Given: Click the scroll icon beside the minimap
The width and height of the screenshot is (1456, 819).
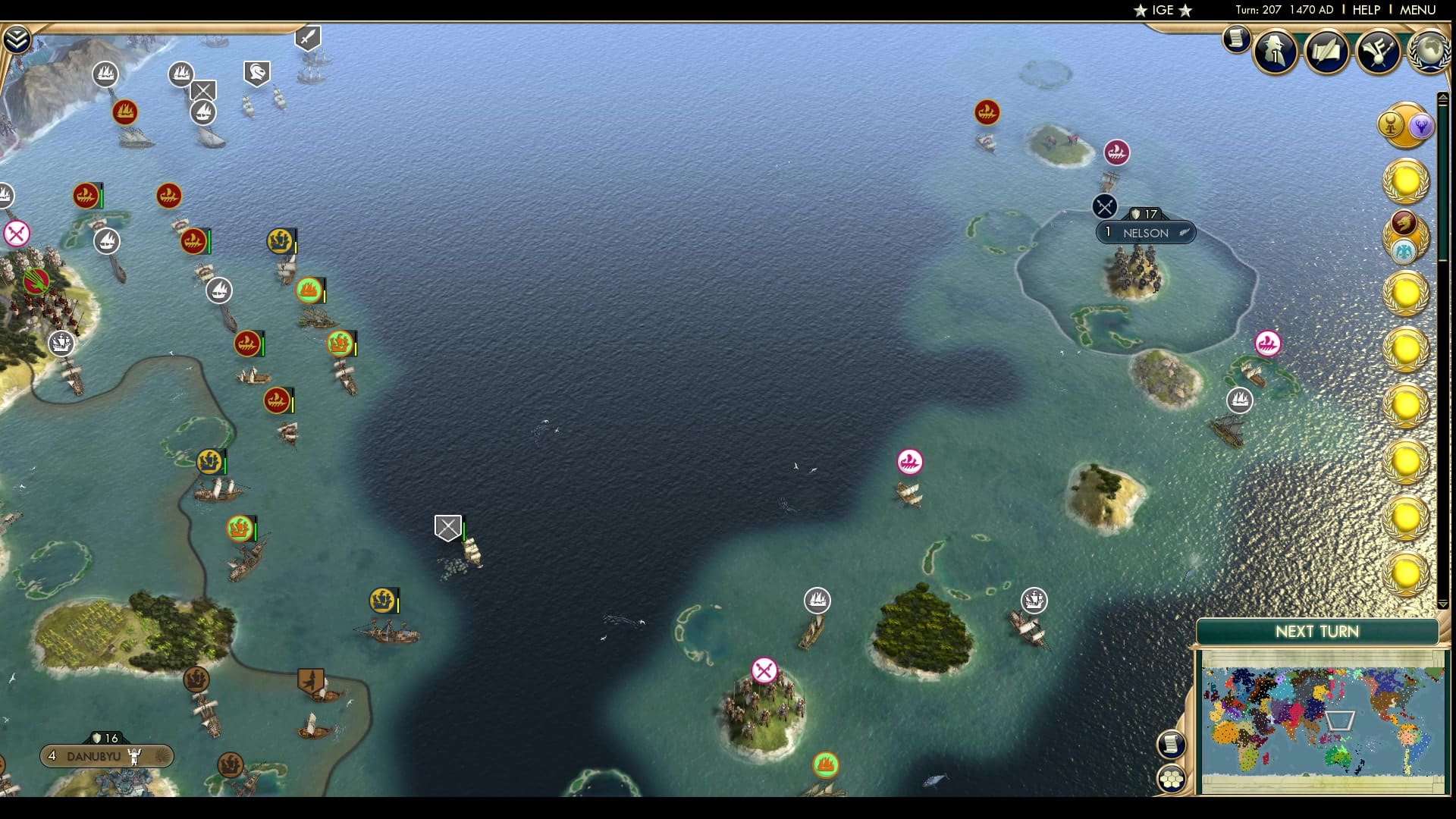Looking at the screenshot, I should tap(1172, 745).
